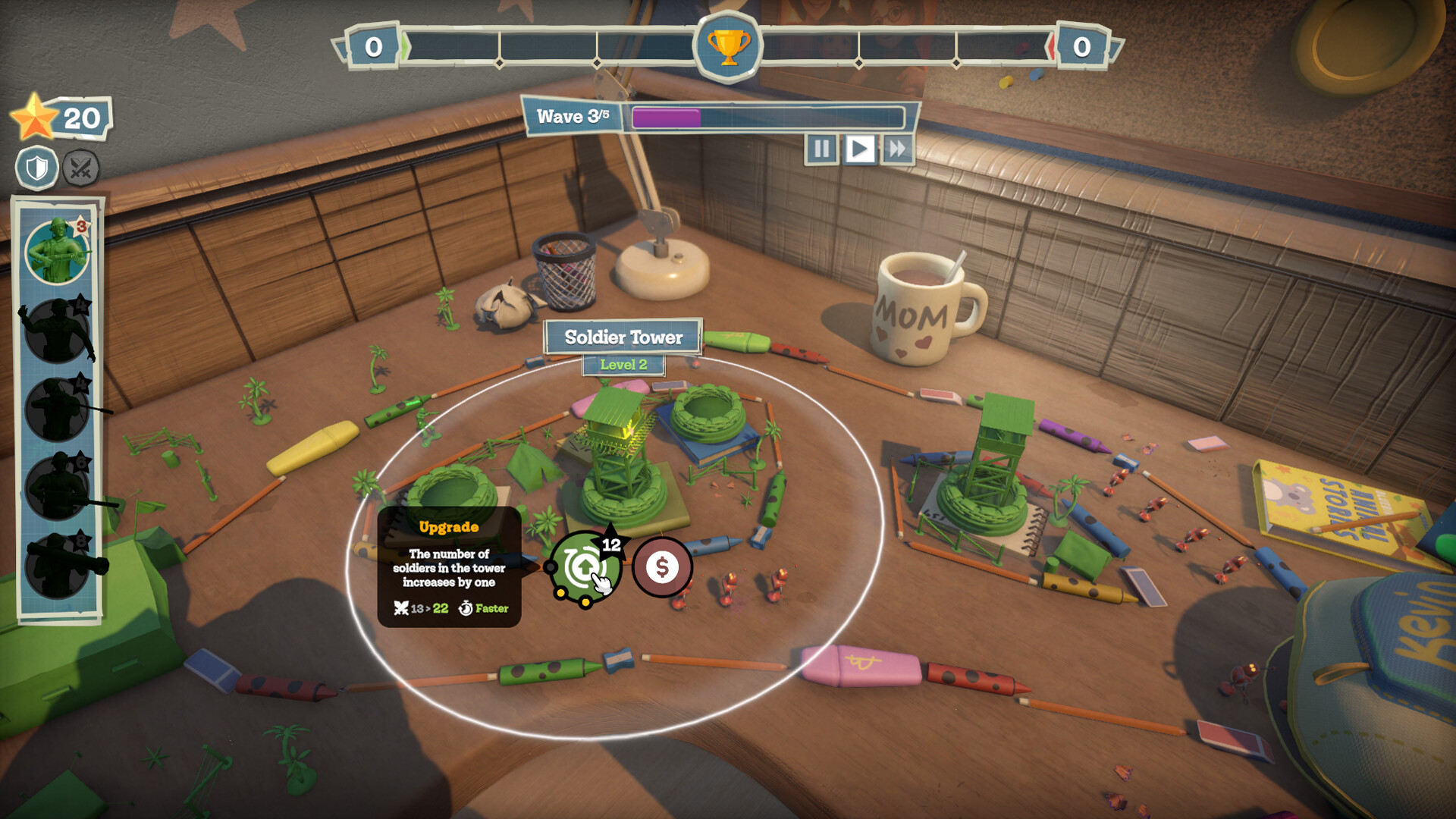Fast-forward the wave
Image resolution: width=1456 pixels, height=819 pixels.
tap(897, 149)
